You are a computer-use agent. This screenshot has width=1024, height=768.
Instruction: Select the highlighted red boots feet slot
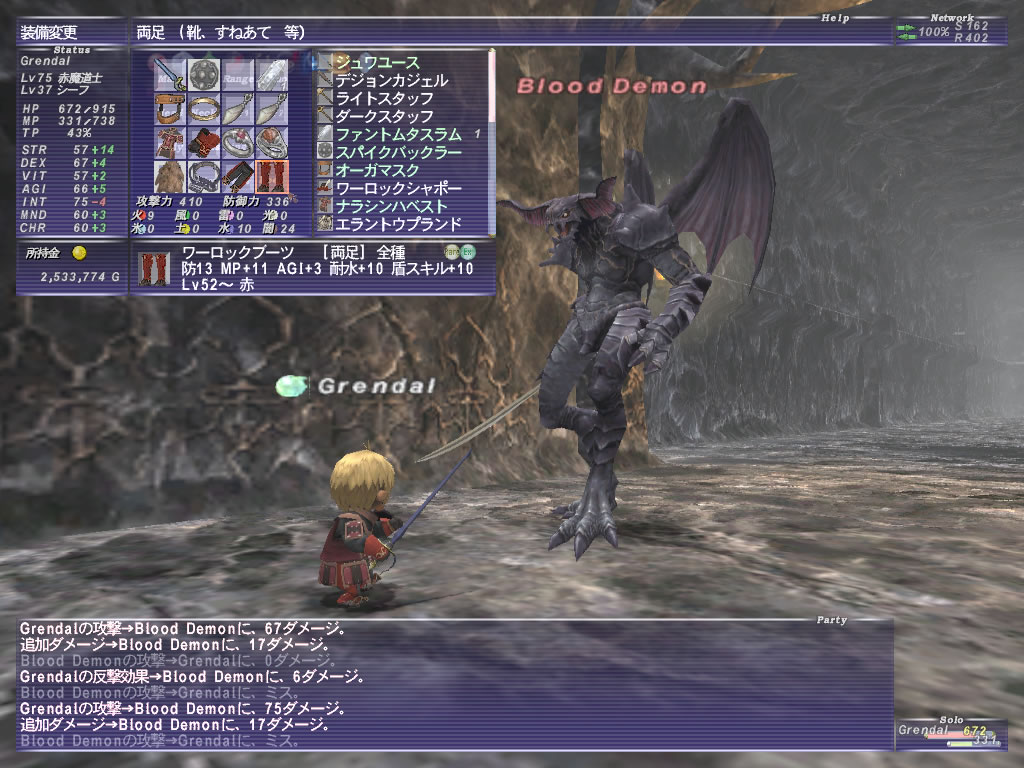pyautogui.click(x=272, y=176)
